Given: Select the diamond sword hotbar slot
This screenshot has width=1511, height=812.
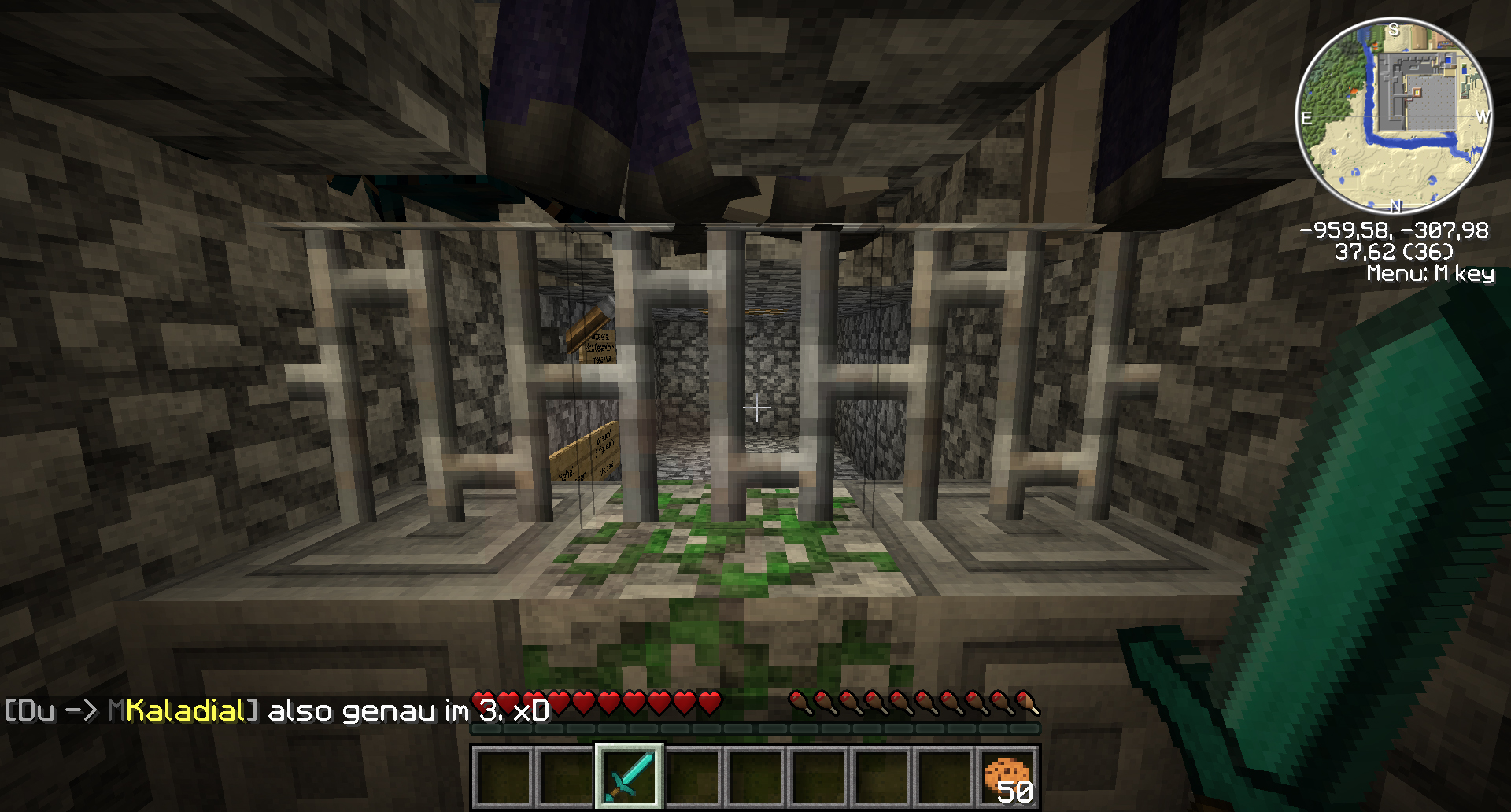Looking at the screenshot, I should pos(629,776).
